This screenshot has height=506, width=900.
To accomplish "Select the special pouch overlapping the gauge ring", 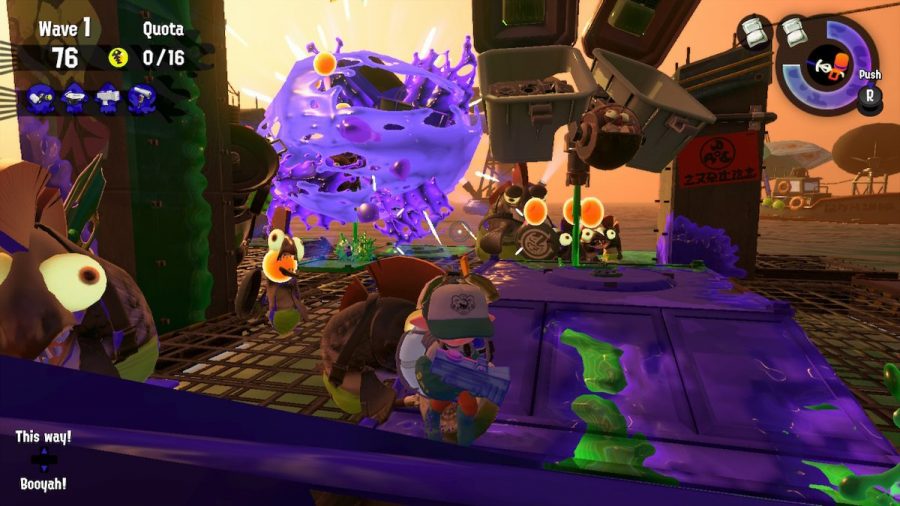I will [793, 31].
